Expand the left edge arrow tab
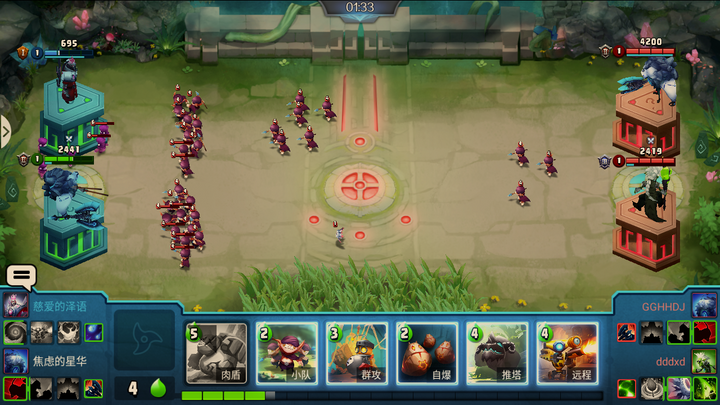720x405 pixels. click(5, 130)
